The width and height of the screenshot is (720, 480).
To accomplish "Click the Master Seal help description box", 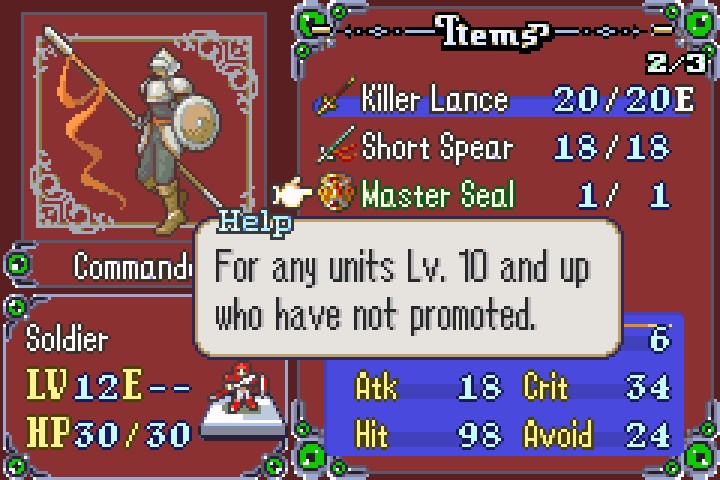I will click(407, 288).
